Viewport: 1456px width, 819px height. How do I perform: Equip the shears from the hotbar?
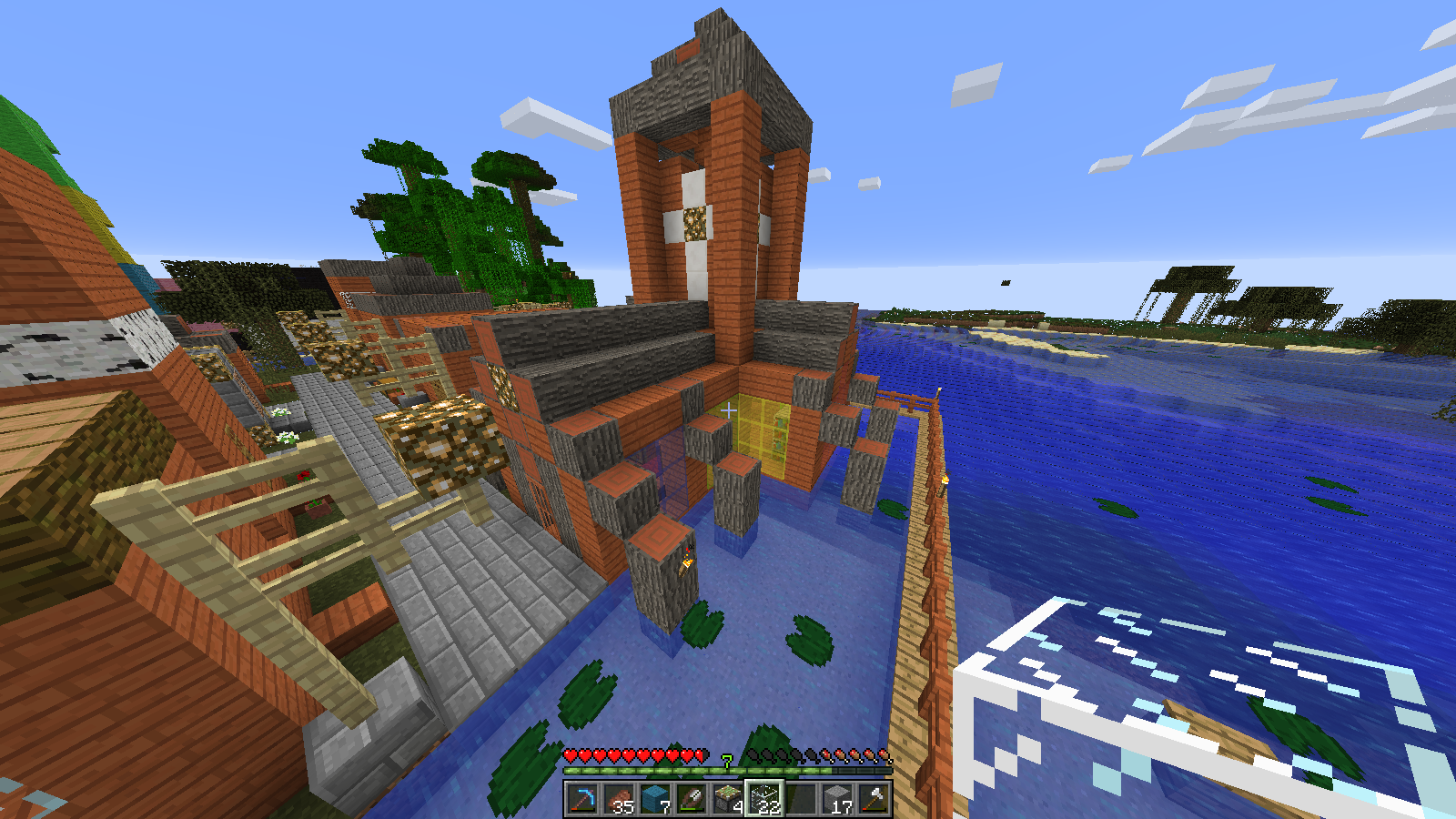(692, 800)
